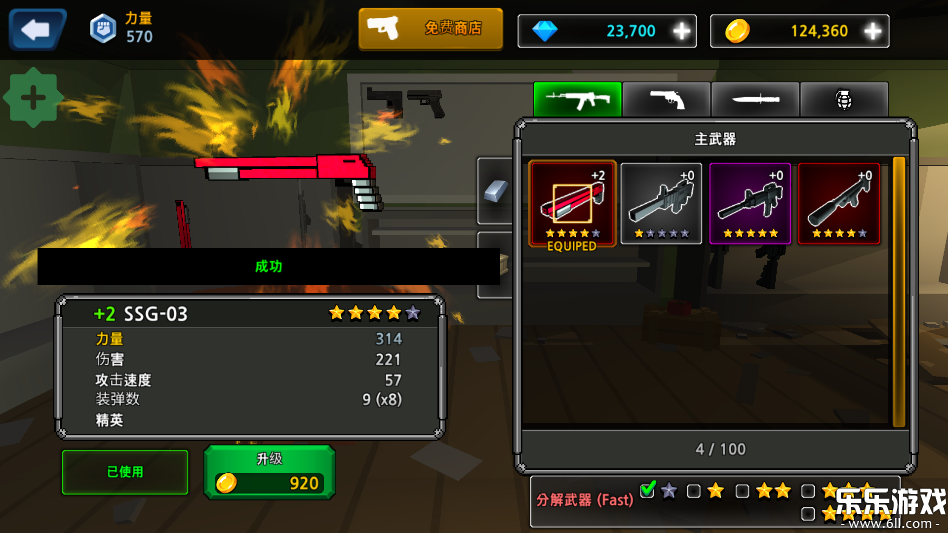Open the free shop (免费商店)

[432, 29]
